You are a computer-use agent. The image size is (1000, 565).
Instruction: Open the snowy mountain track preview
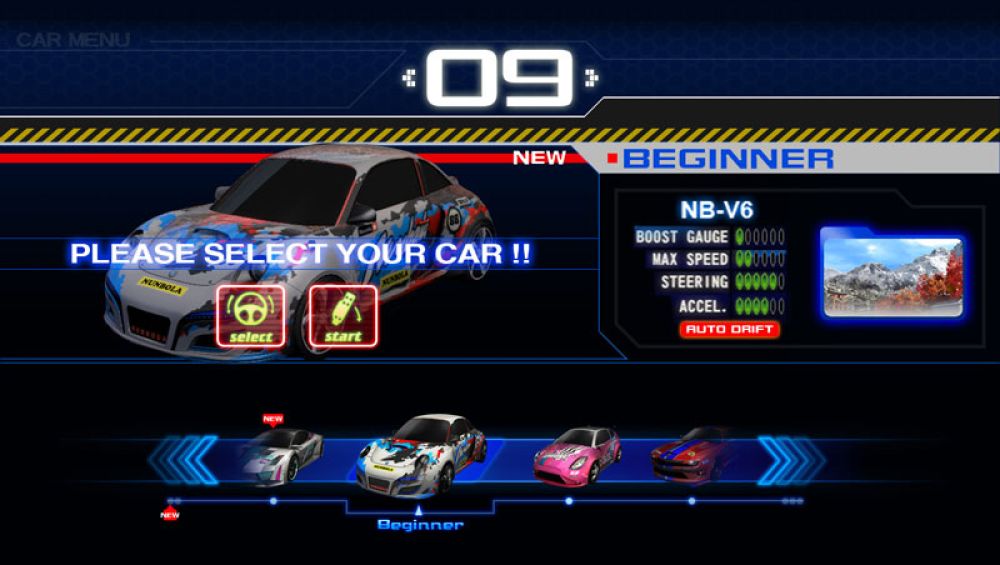pos(892,271)
